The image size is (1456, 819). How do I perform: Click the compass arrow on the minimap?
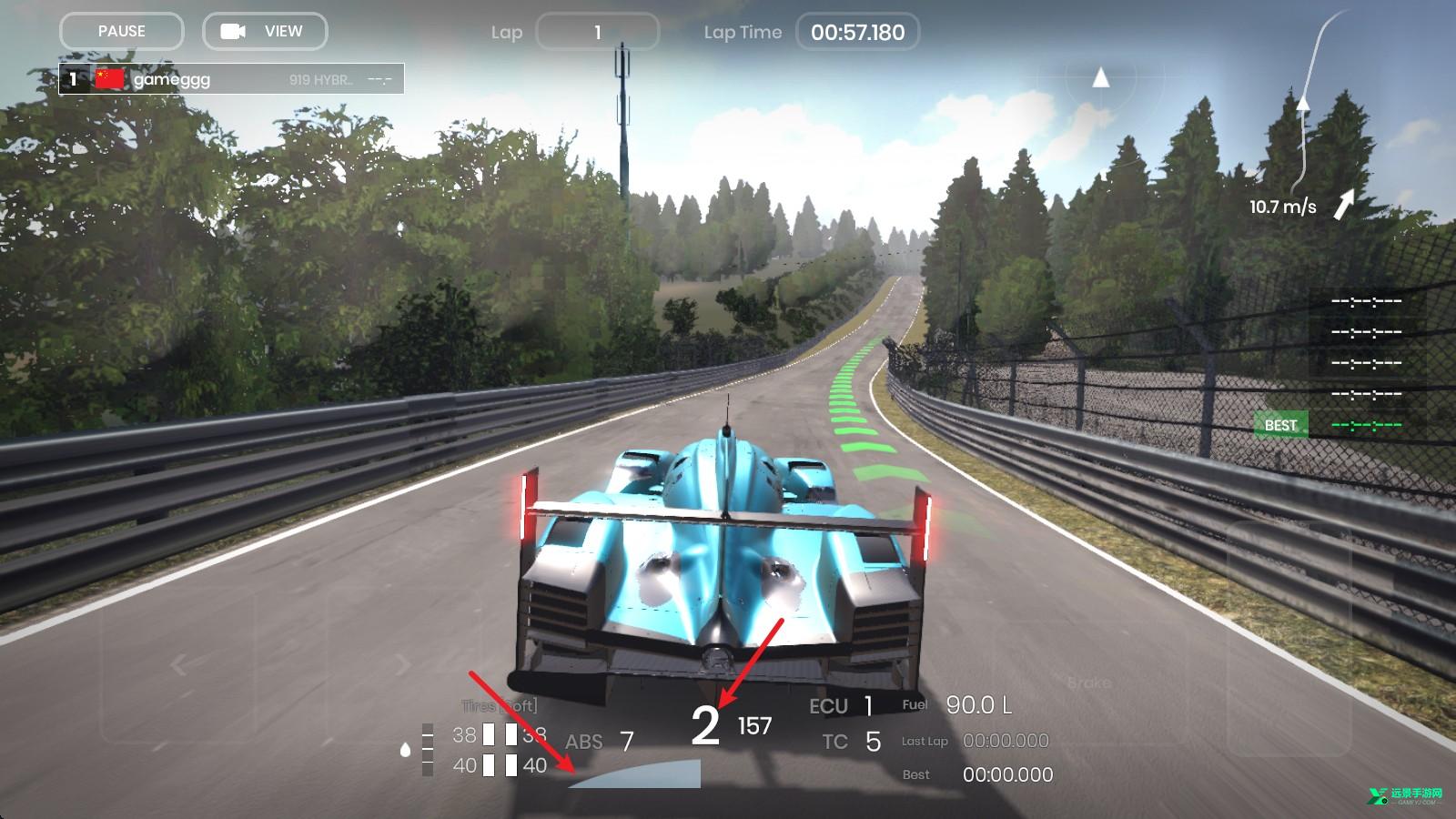[x=1102, y=78]
